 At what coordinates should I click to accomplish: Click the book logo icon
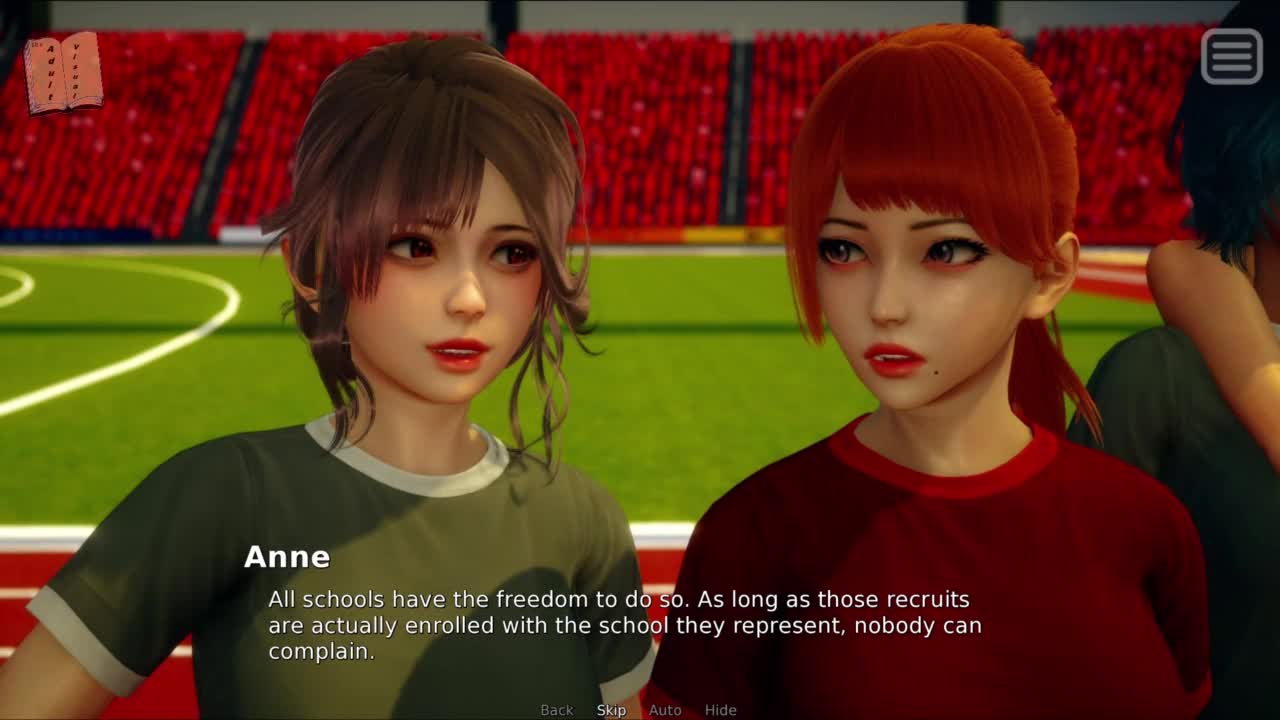(63, 72)
